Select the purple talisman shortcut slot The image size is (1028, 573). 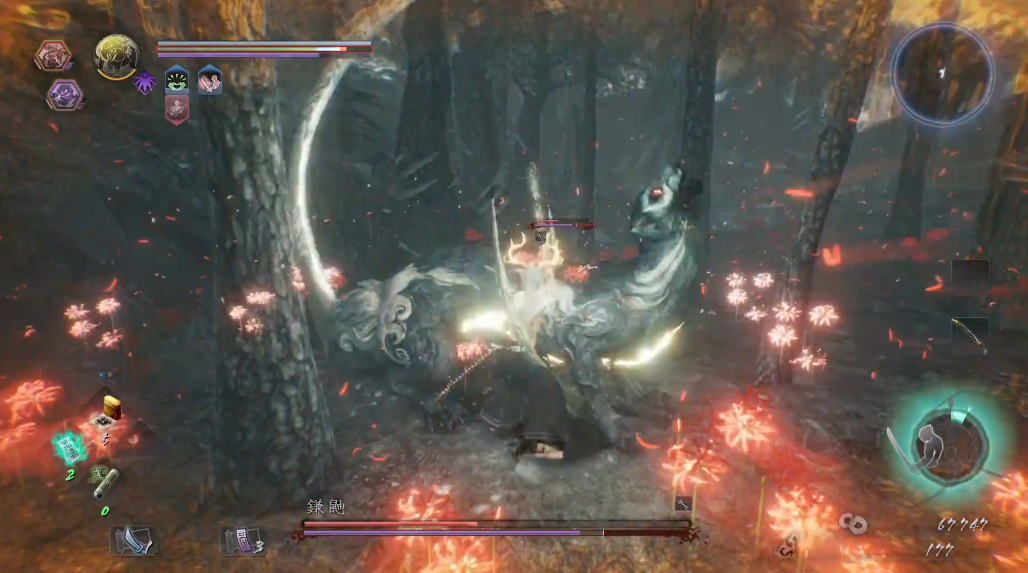(240, 541)
